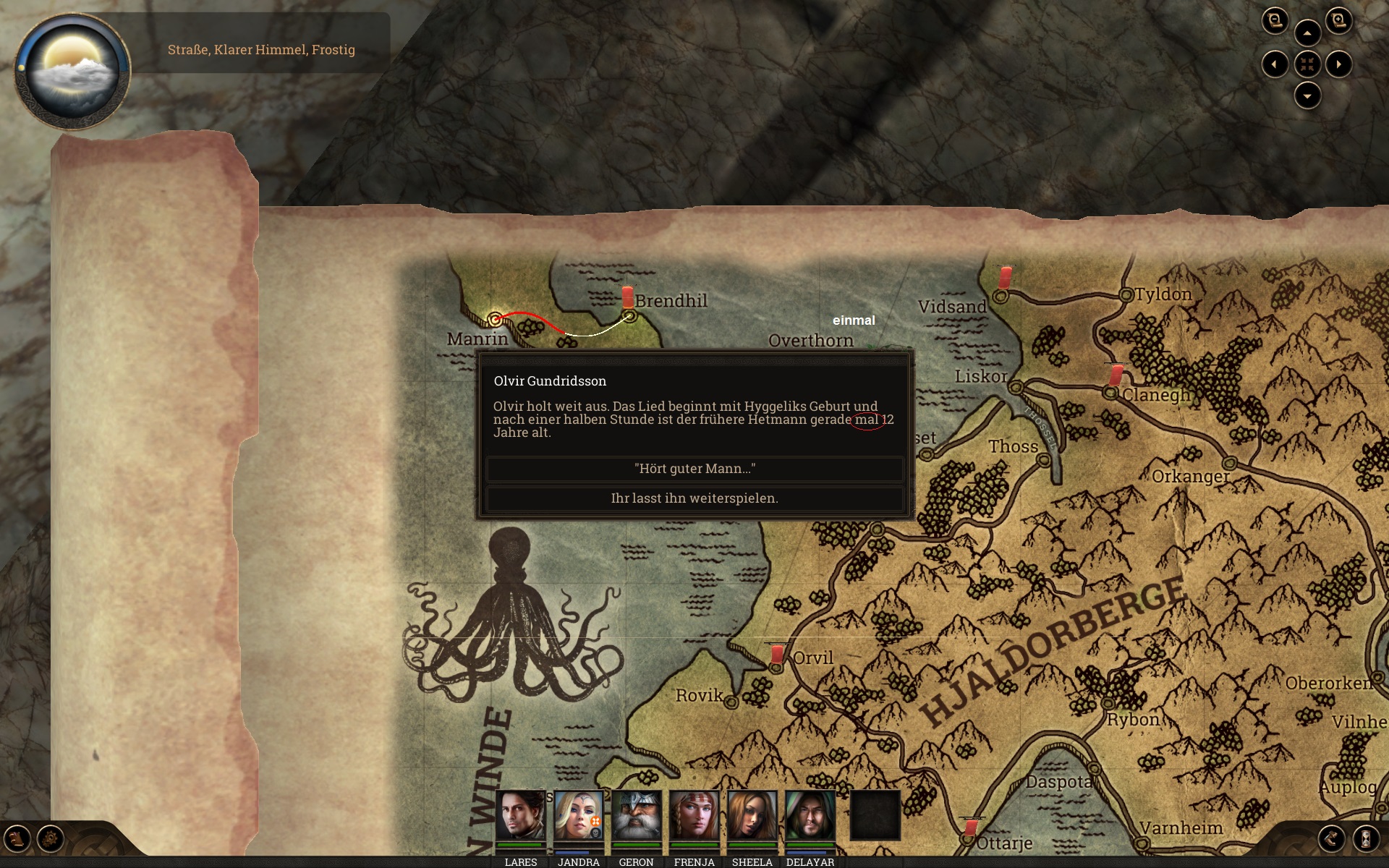Viewport: 1389px width, 868px height.
Task: Select "Ihr lasst ihn weiterspielen." option
Action: (694, 498)
